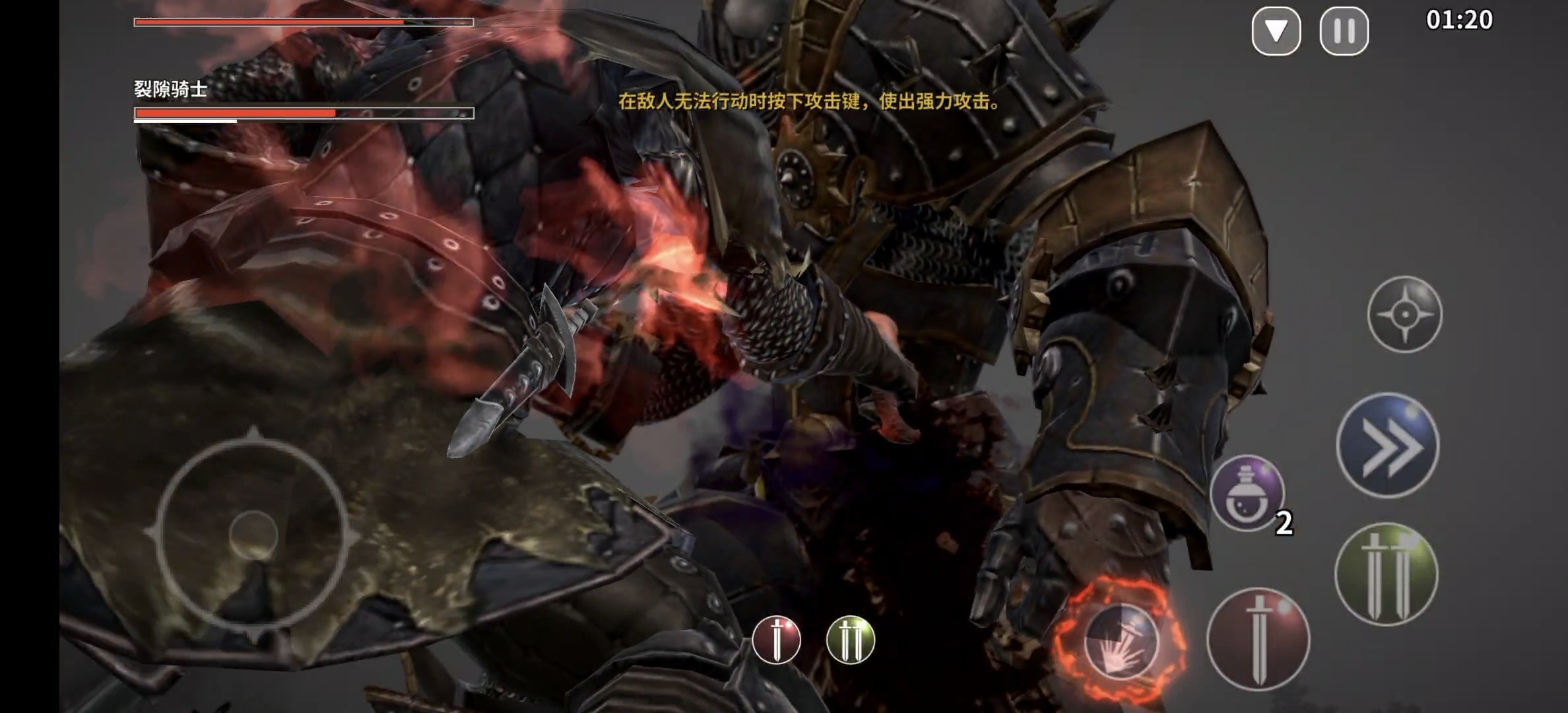Pause the game
The image size is (1568, 713).
click(1344, 31)
